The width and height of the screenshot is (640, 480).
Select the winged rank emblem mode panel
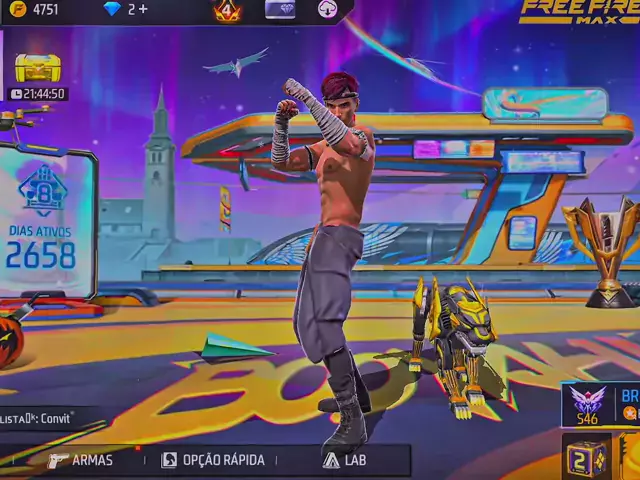pyautogui.click(x=600, y=403)
